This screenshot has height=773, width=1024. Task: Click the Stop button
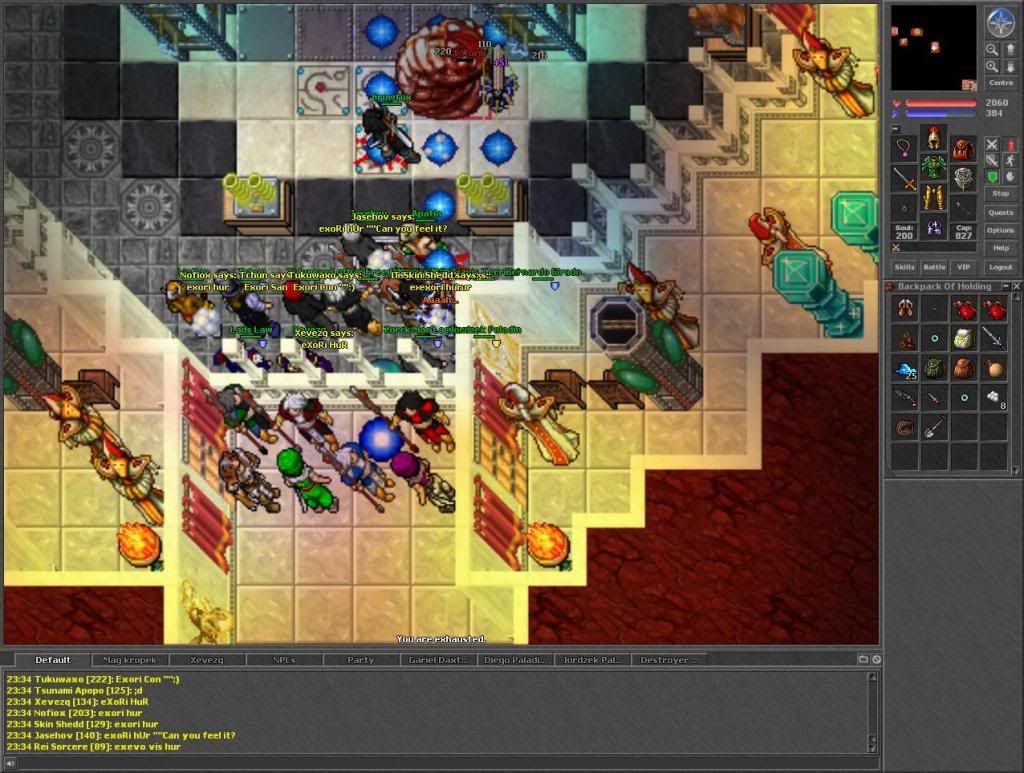(1000, 193)
